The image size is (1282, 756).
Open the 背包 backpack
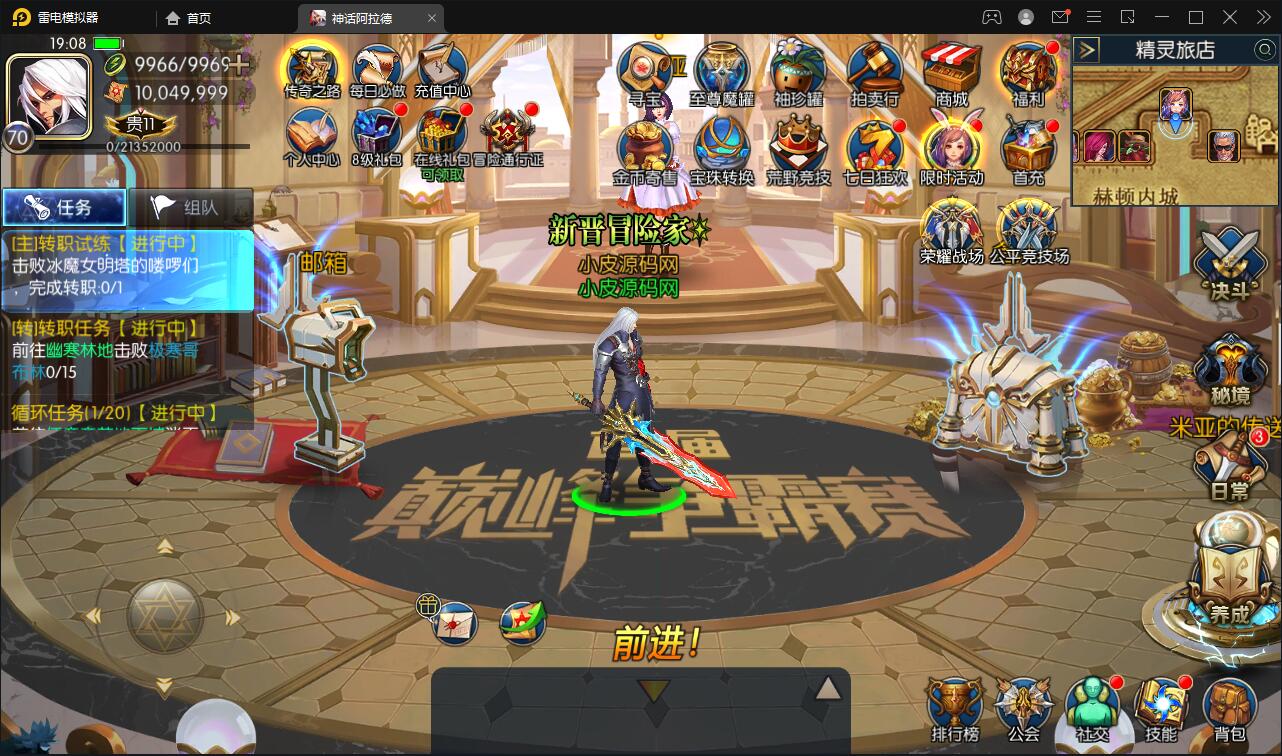[1229, 708]
